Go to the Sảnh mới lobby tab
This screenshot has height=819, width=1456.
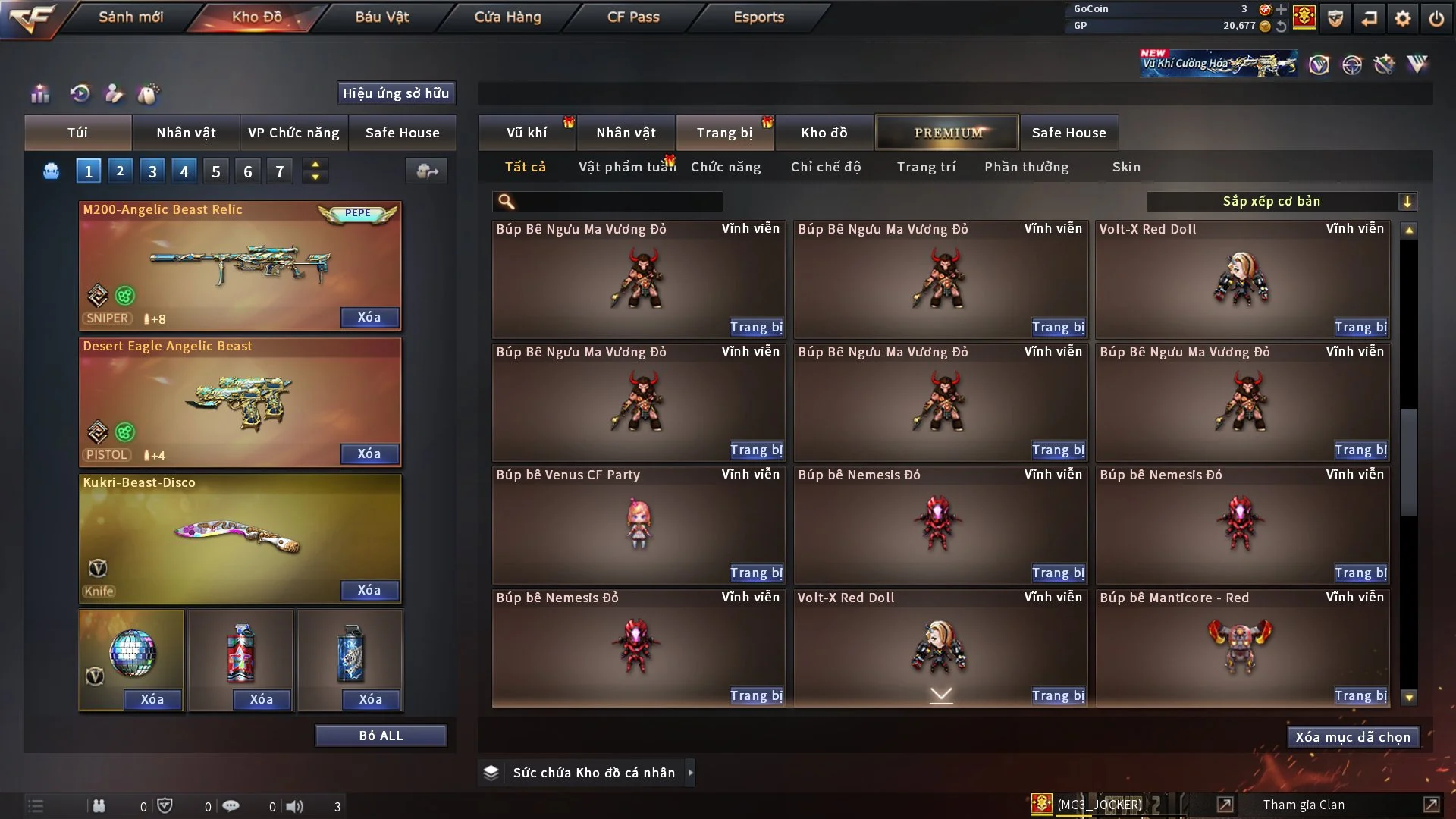pos(130,17)
